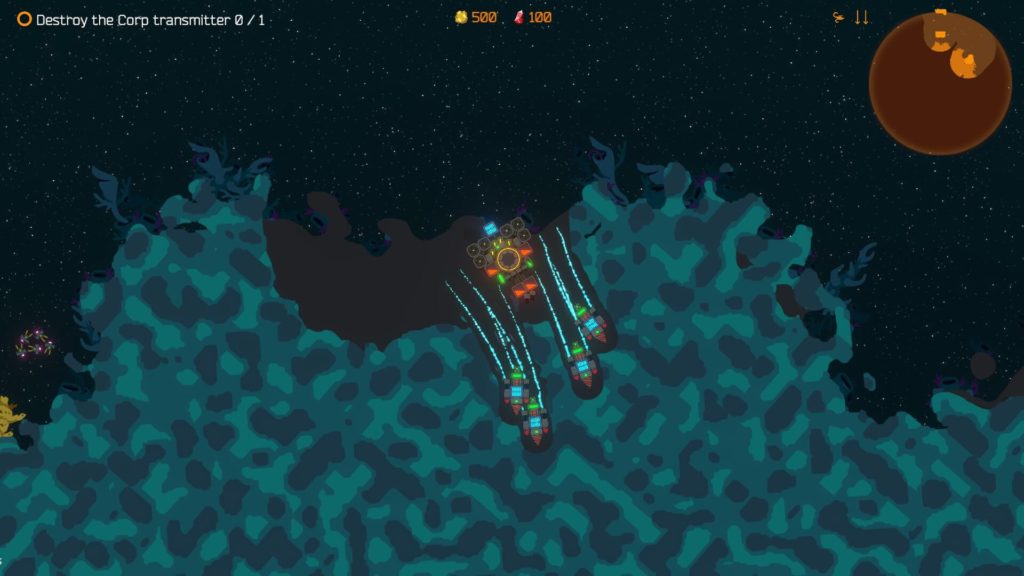The height and width of the screenshot is (576, 1024).
Task: Click the Destroy the Corp transmitter objective
Action: 141,20
